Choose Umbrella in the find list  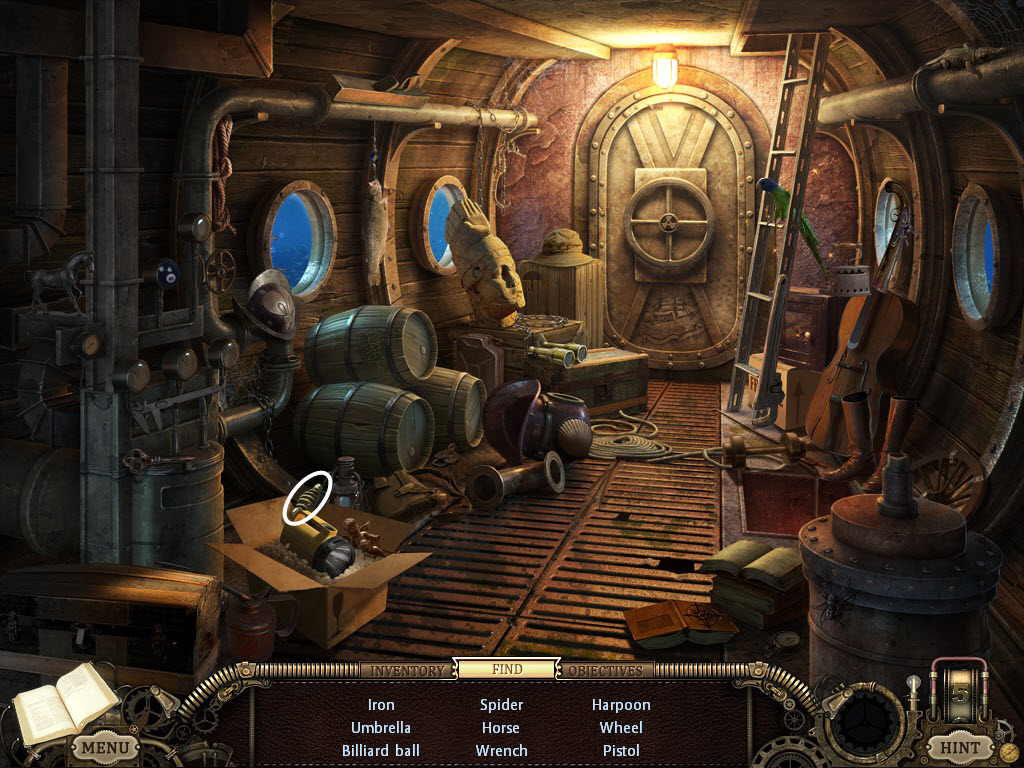[381, 728]
